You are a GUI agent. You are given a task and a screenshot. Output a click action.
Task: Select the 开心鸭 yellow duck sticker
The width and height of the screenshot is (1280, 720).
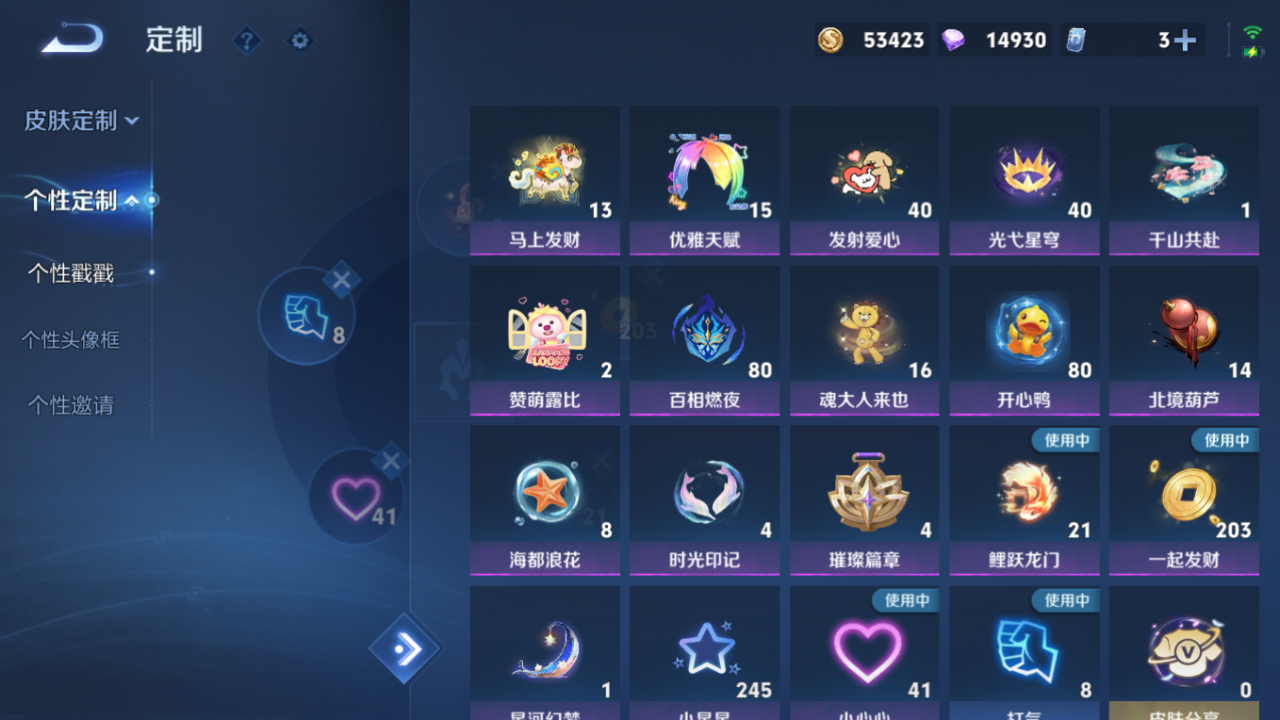click(1024, 340)
